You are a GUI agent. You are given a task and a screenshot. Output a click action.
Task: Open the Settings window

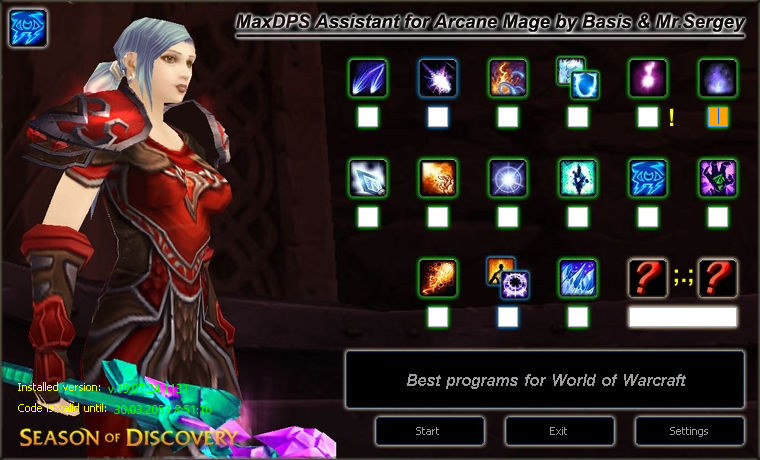point(688,431)
